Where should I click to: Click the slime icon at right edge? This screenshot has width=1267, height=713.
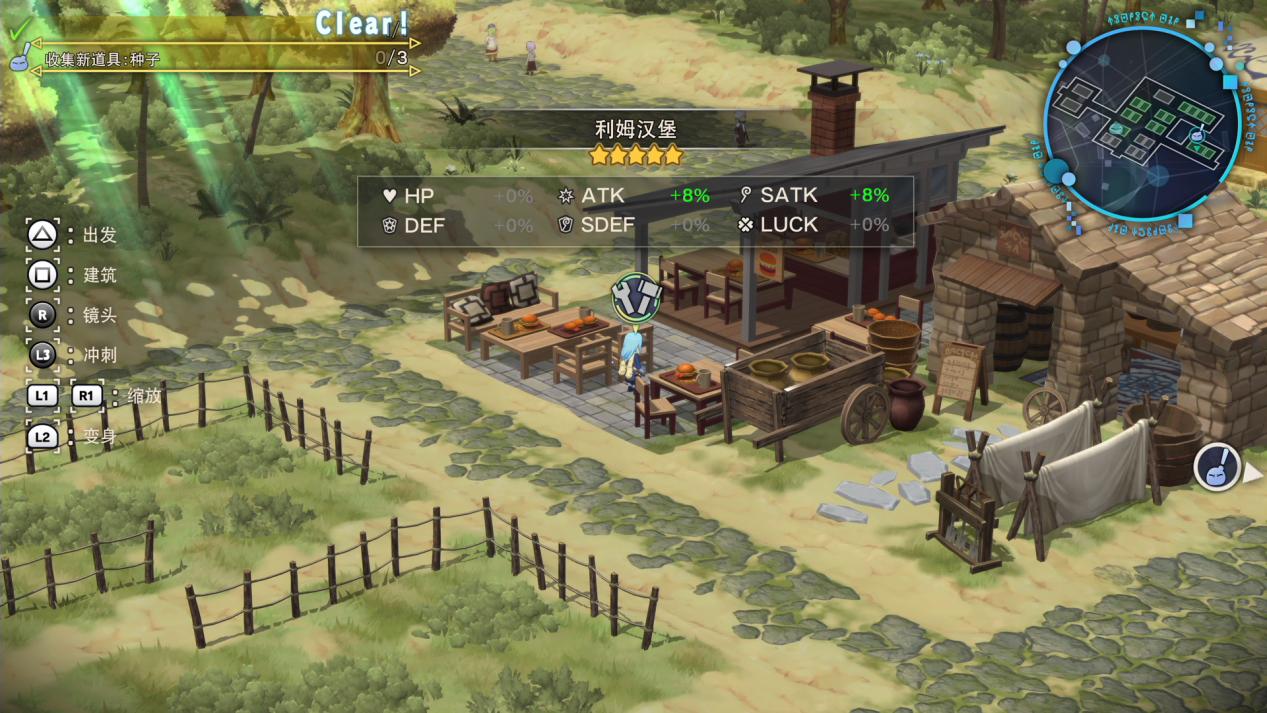1218,468
